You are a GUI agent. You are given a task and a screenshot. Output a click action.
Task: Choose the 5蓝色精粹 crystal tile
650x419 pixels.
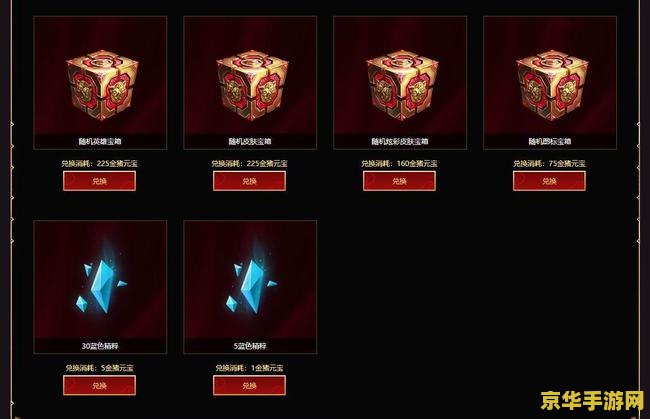249,285
